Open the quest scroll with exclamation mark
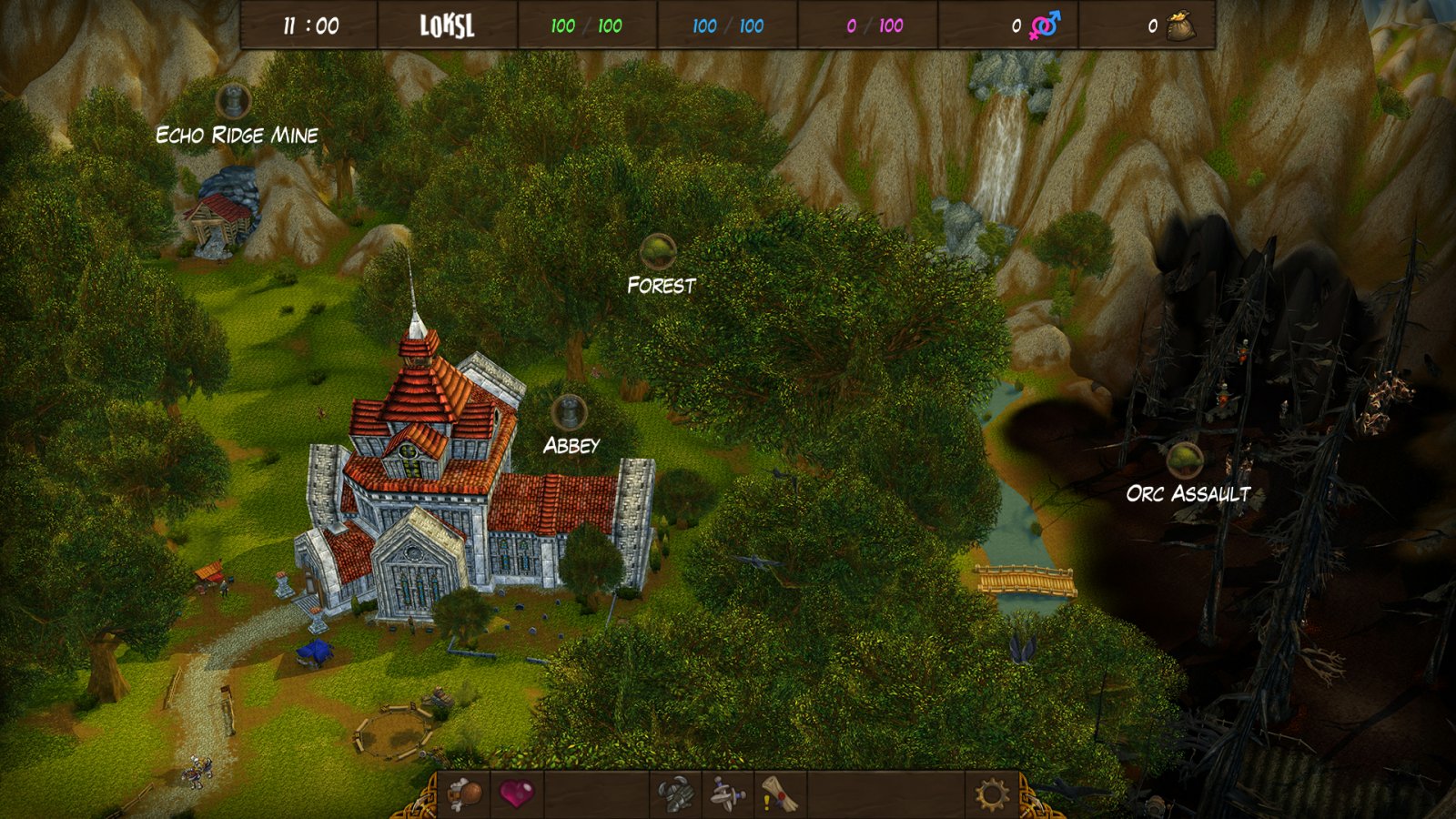This screenshot has height=819, width=1456. pos(779,793)
